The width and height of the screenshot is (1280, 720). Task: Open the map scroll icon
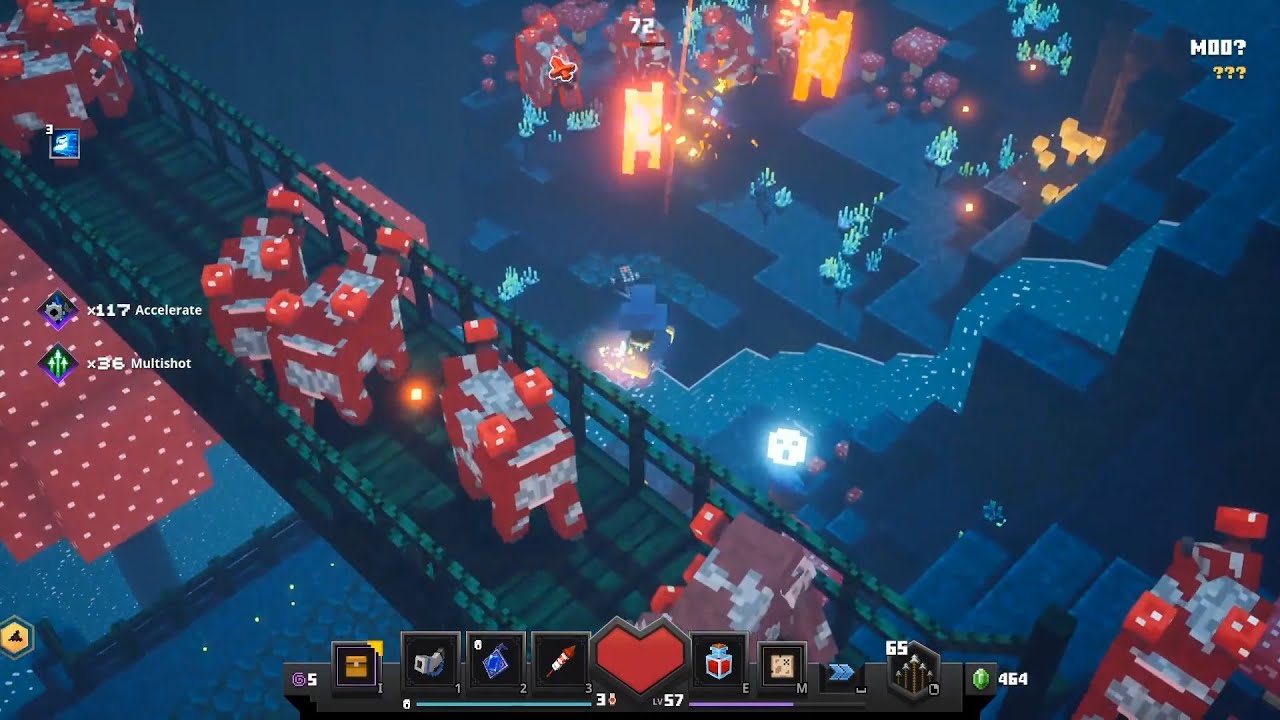click(783, 663)
